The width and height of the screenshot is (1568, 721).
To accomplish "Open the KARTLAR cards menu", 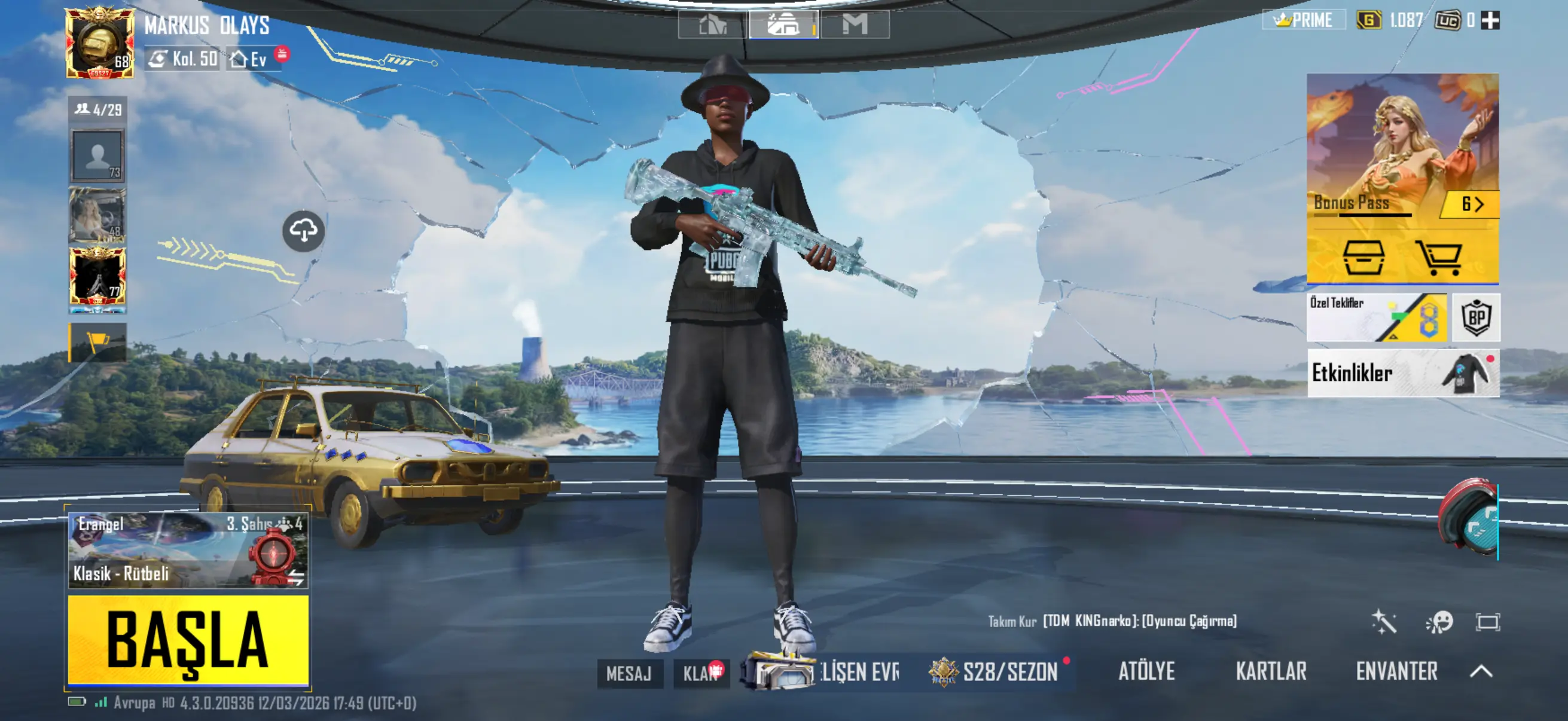I will click(1271, 671).
